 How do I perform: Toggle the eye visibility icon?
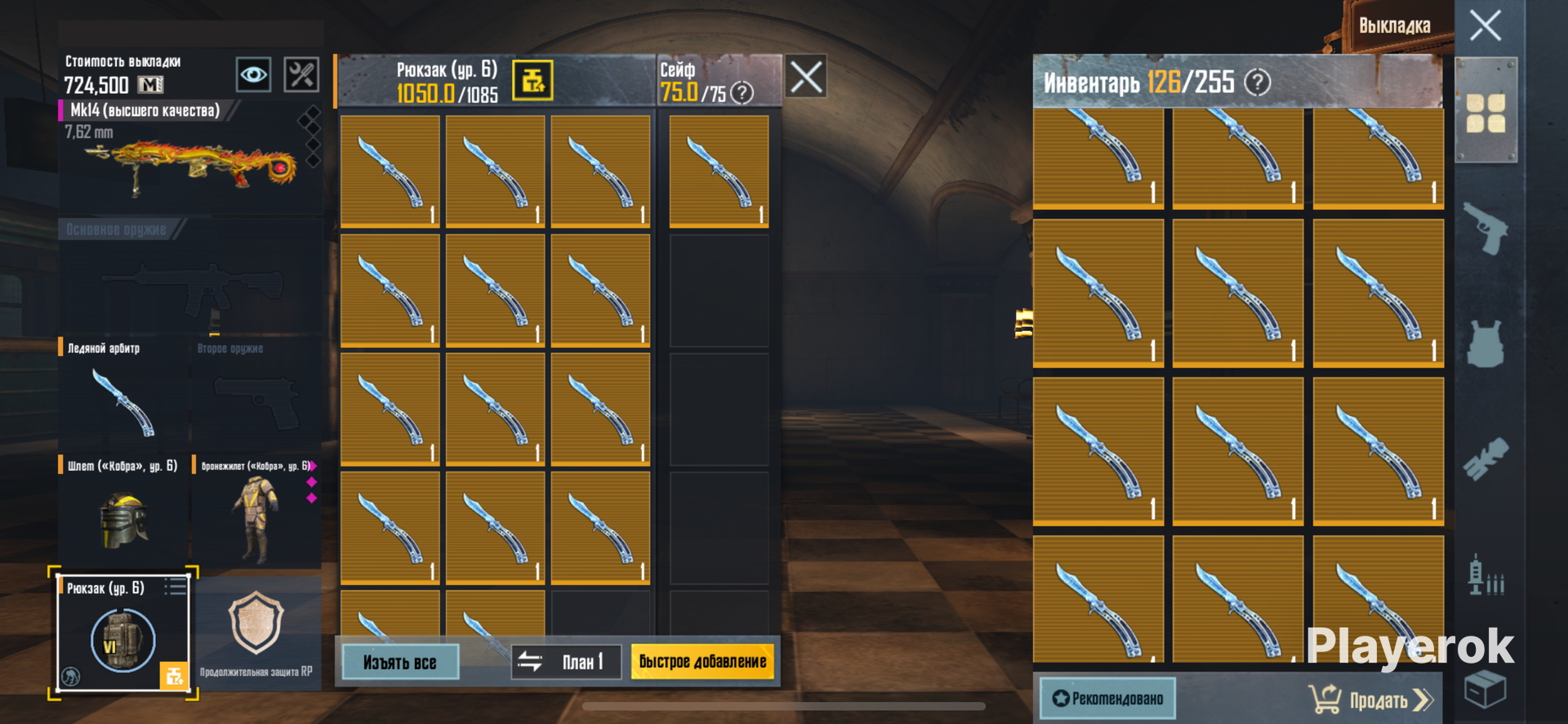pyautogui.click(x=253, y=75)
